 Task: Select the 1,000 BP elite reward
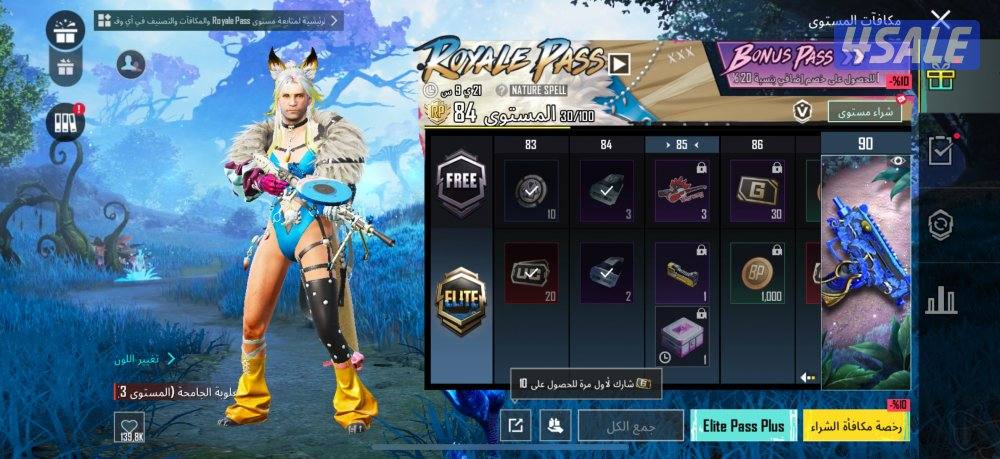tap(757, 273)
